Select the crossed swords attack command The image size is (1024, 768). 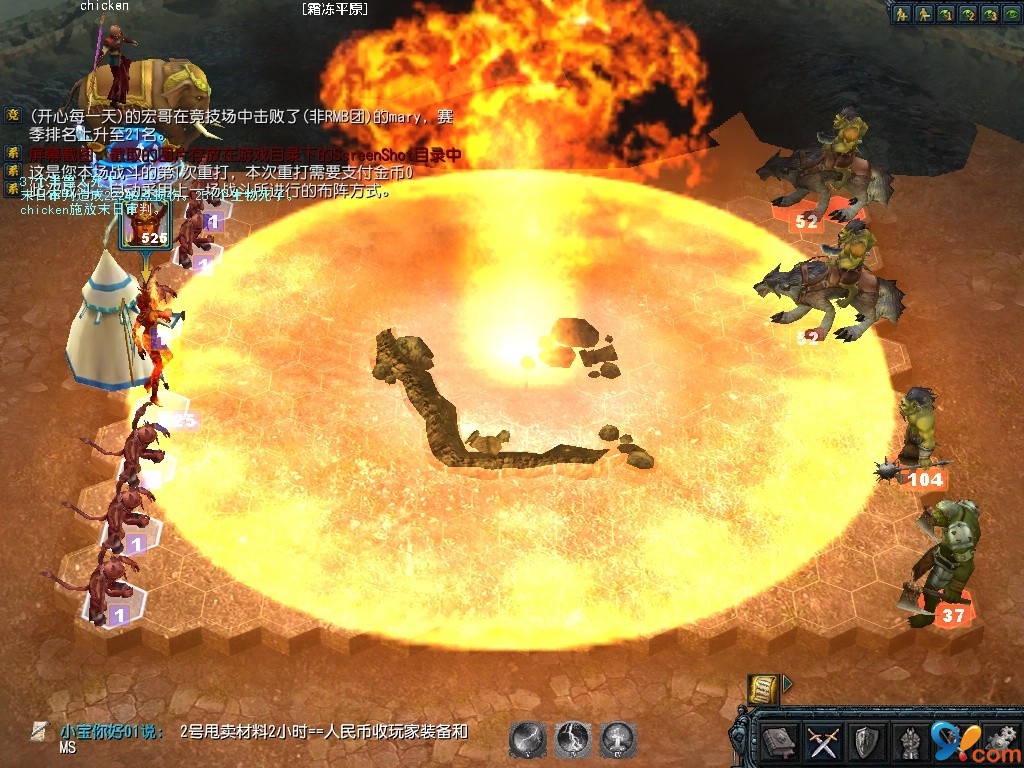[x=822, y=742]
